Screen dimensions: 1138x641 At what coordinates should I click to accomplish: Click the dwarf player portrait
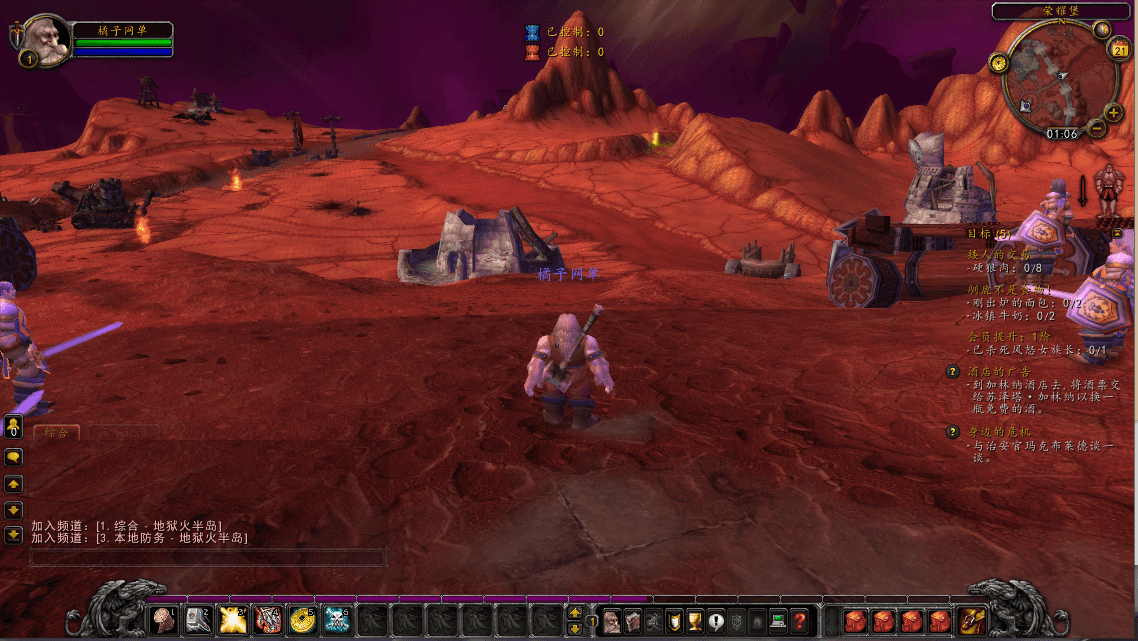[x=44, y=39]
